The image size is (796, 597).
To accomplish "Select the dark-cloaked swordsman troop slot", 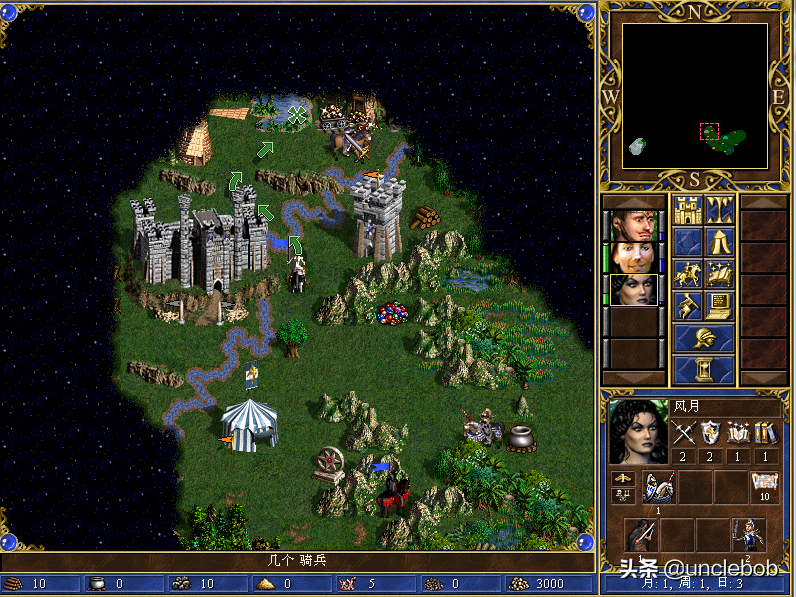I will 640,535.
